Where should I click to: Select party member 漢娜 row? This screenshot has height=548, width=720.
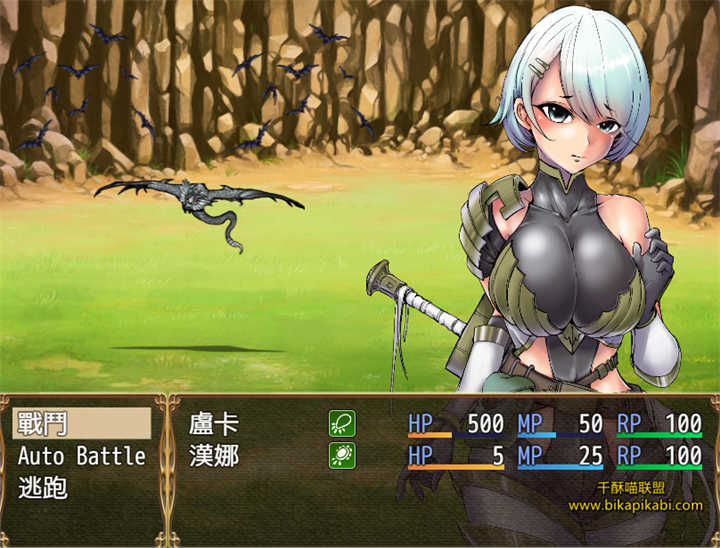[x=214, y=456]
